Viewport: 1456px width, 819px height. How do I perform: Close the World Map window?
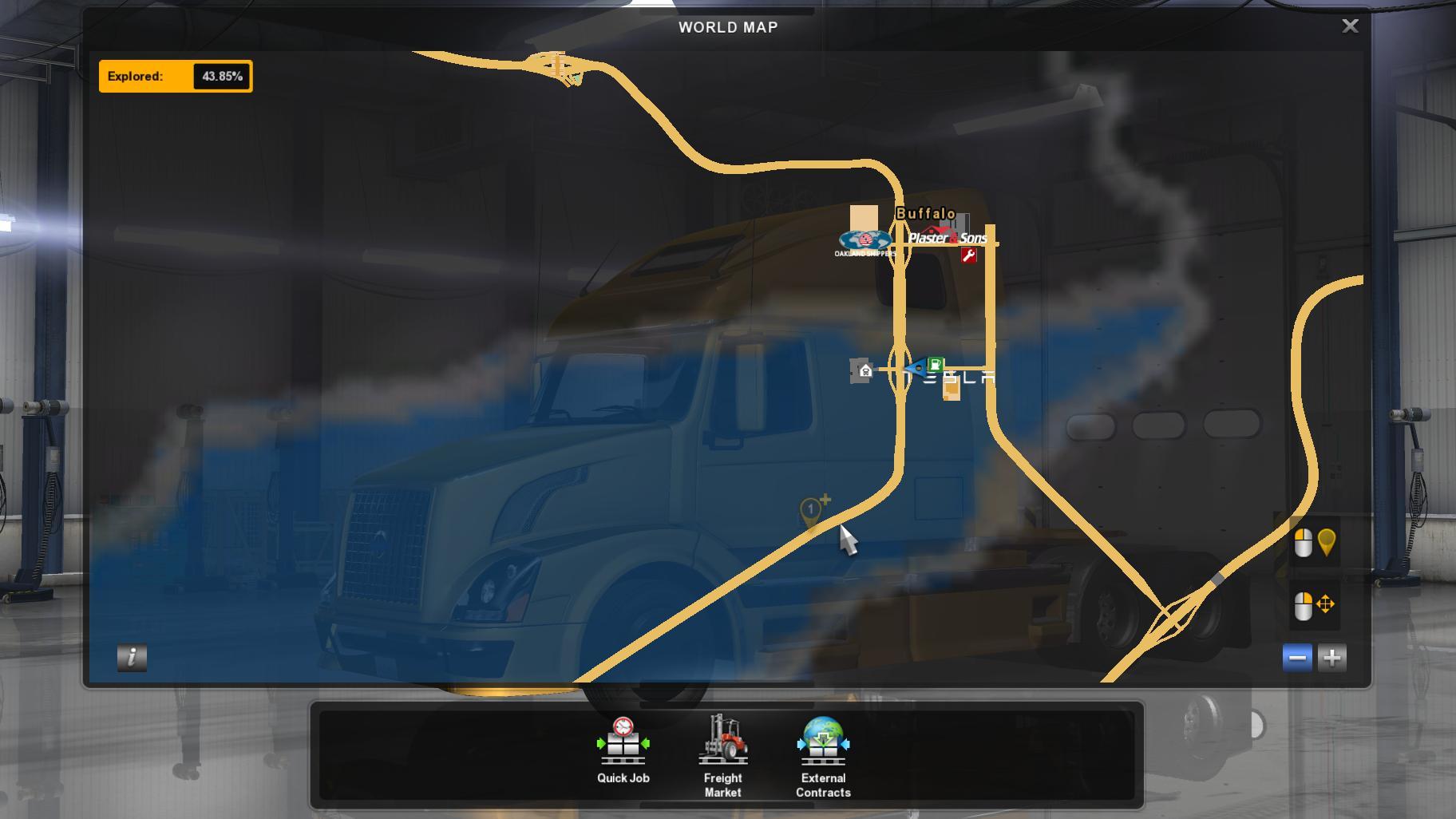tap(1350, 26)
